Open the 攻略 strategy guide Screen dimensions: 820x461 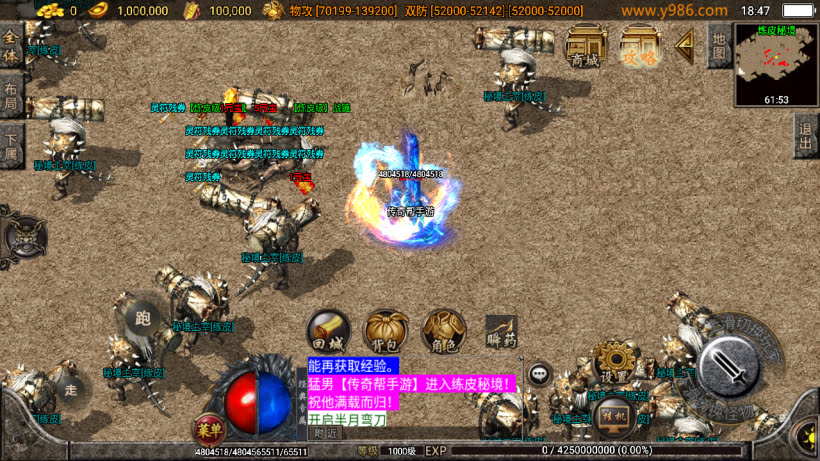tap(639, 46)
